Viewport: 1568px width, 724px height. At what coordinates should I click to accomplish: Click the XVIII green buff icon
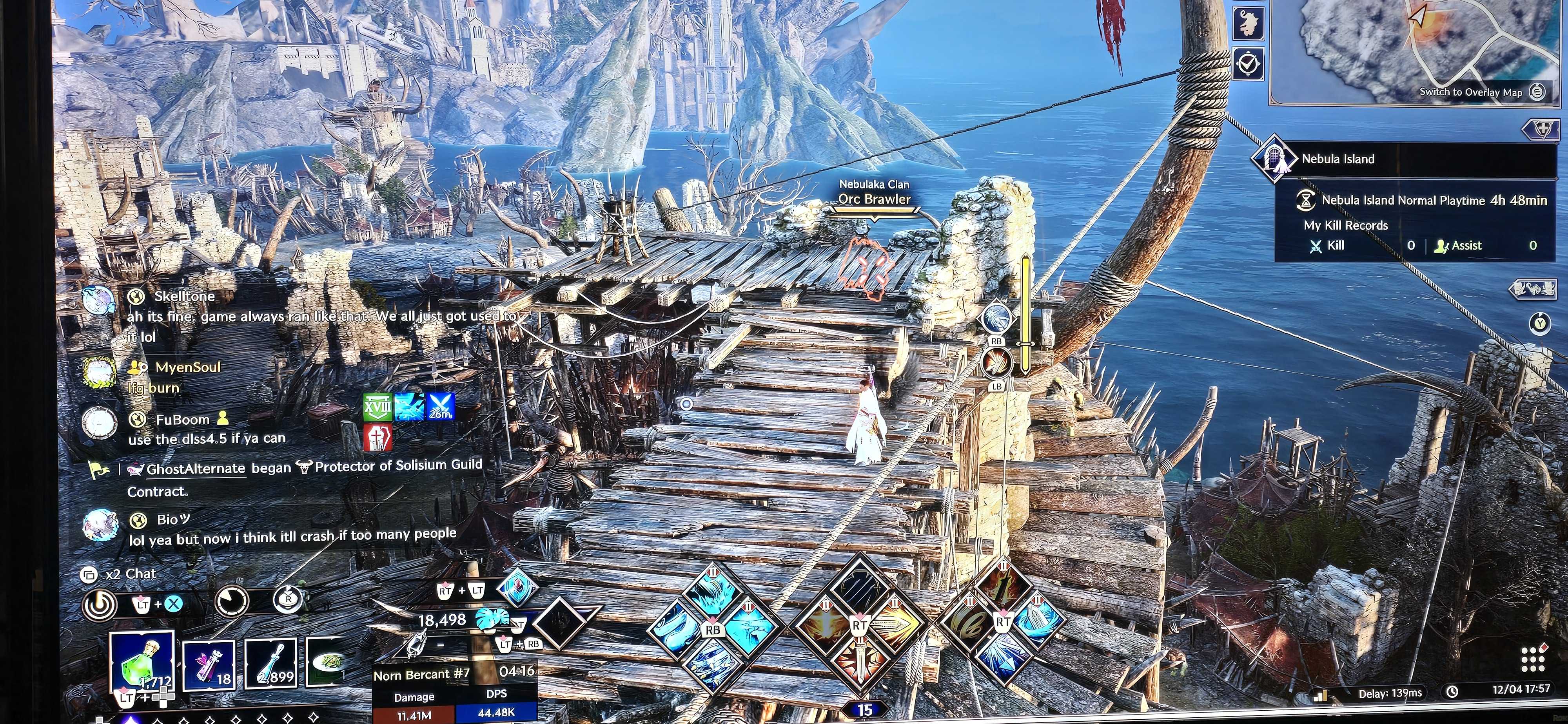377,407
